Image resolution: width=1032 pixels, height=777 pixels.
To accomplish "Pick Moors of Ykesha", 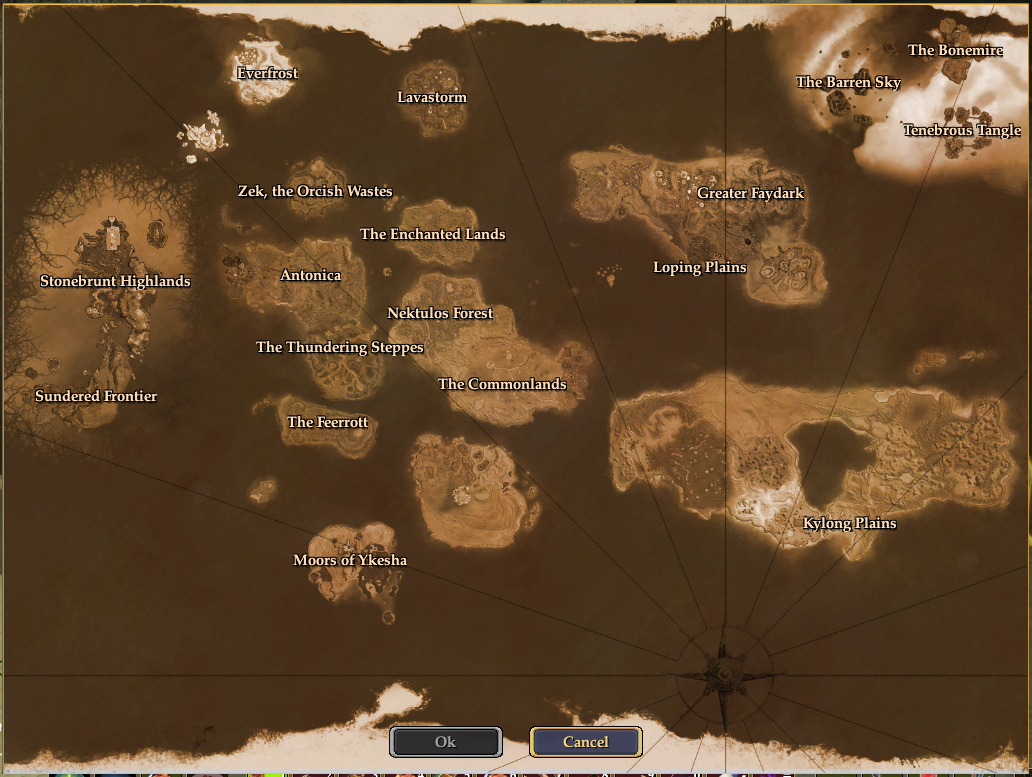I will click(350, 560).
